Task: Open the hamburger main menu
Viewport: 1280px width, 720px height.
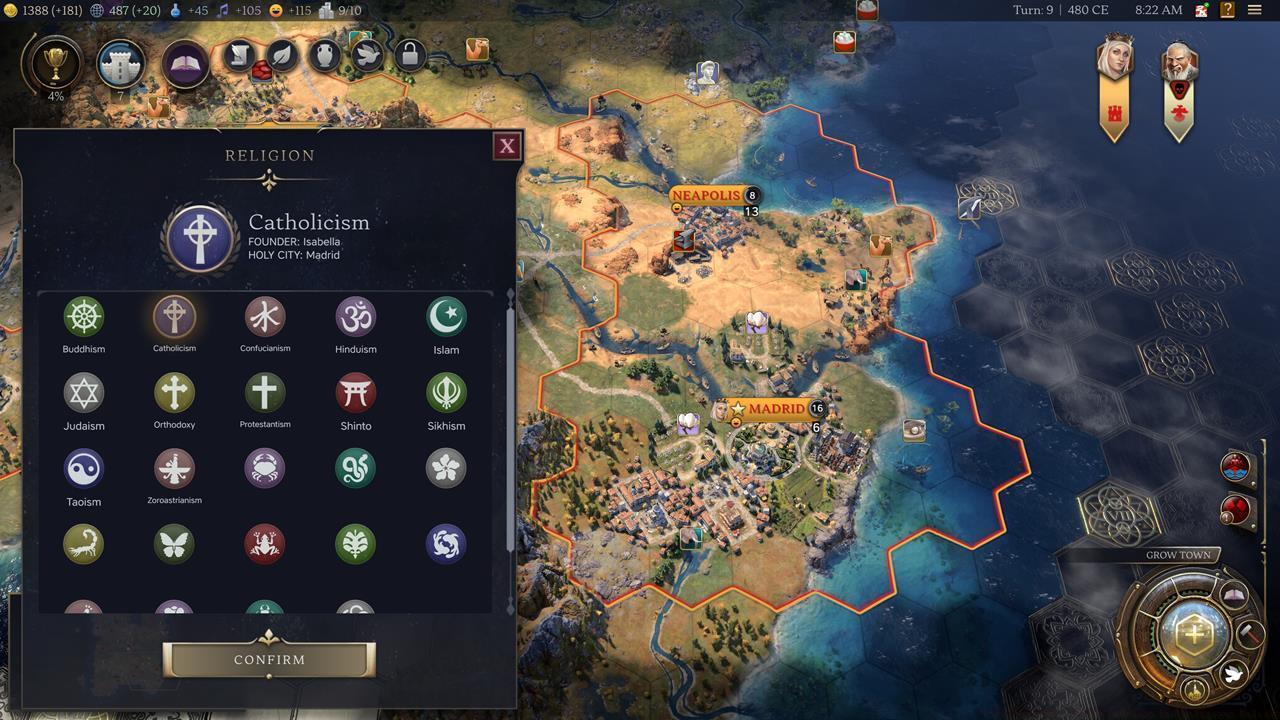Action: coord(1254,11)
